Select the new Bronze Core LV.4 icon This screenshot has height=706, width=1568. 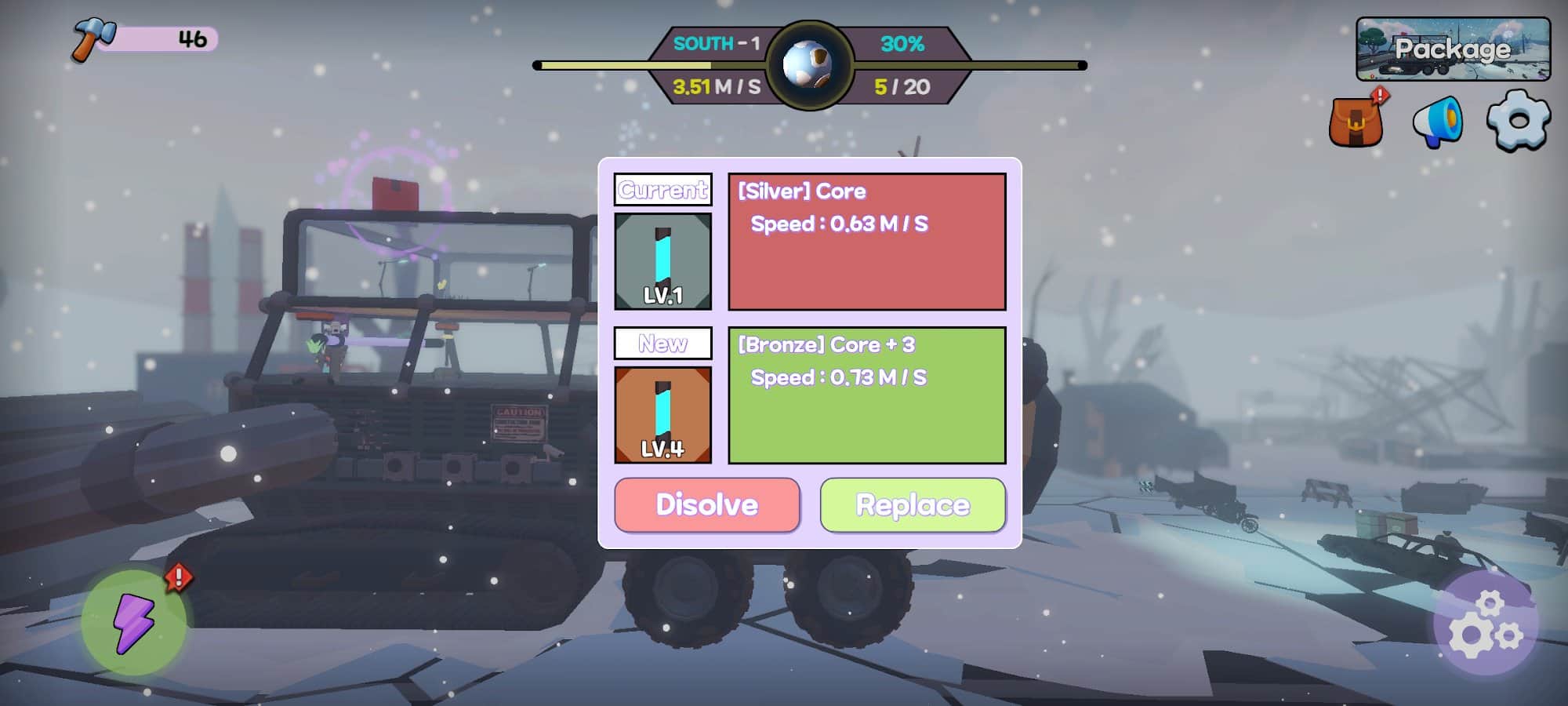click(663, 415)
